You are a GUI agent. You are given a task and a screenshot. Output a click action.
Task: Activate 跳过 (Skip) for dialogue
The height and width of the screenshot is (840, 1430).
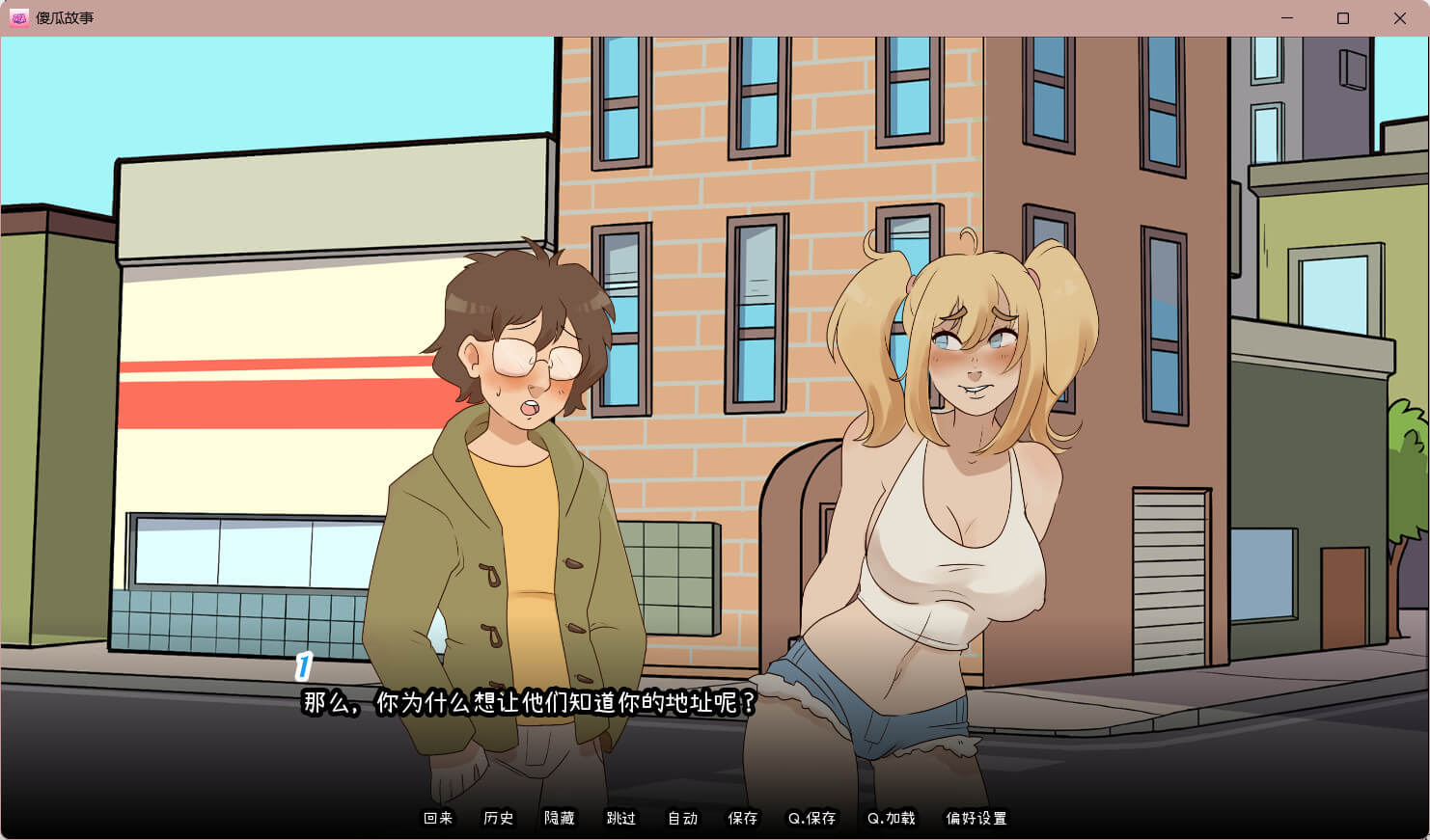click(x=621, y=818)
